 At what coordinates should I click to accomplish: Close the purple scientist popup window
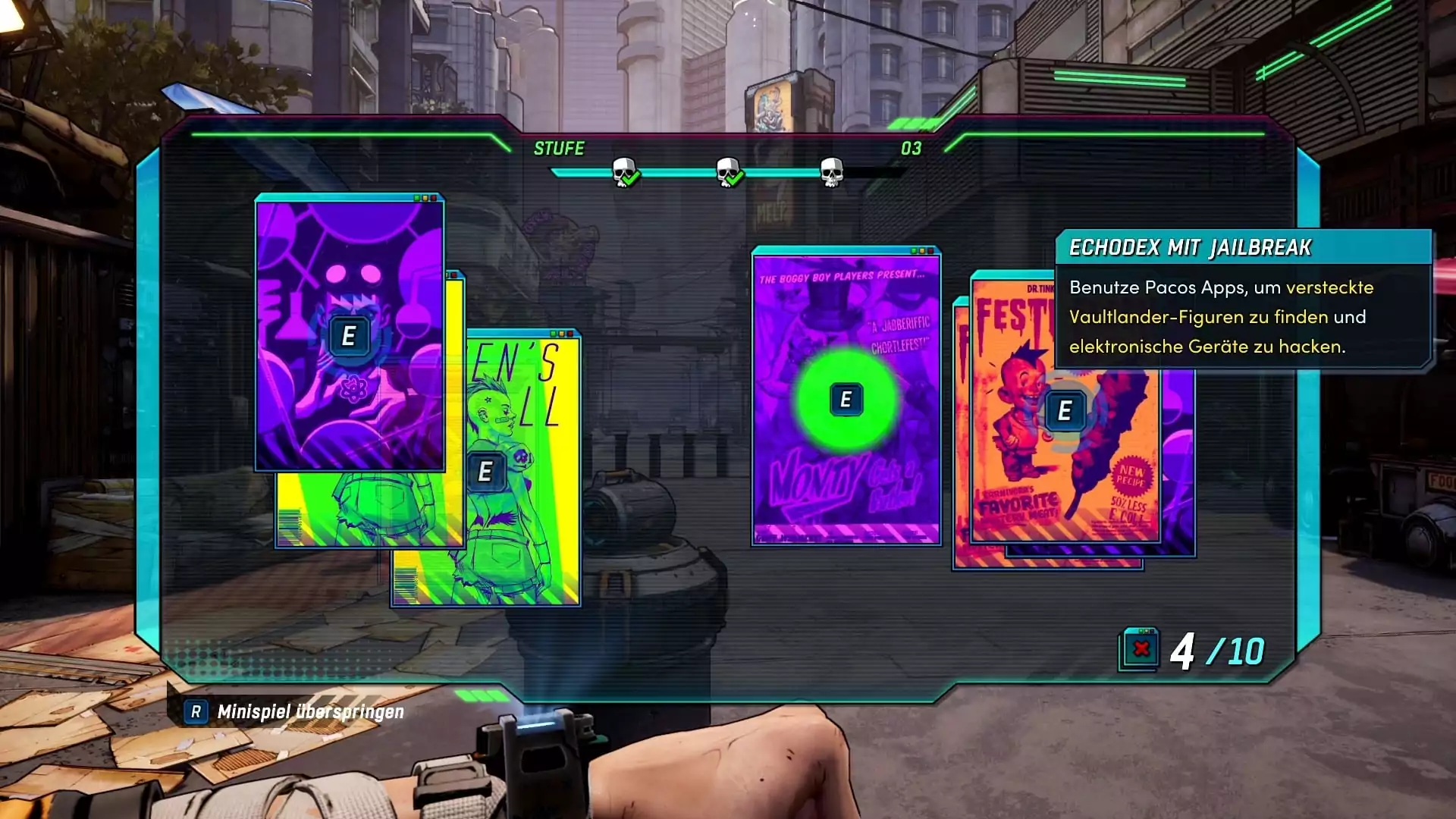(x=349, y=335)
